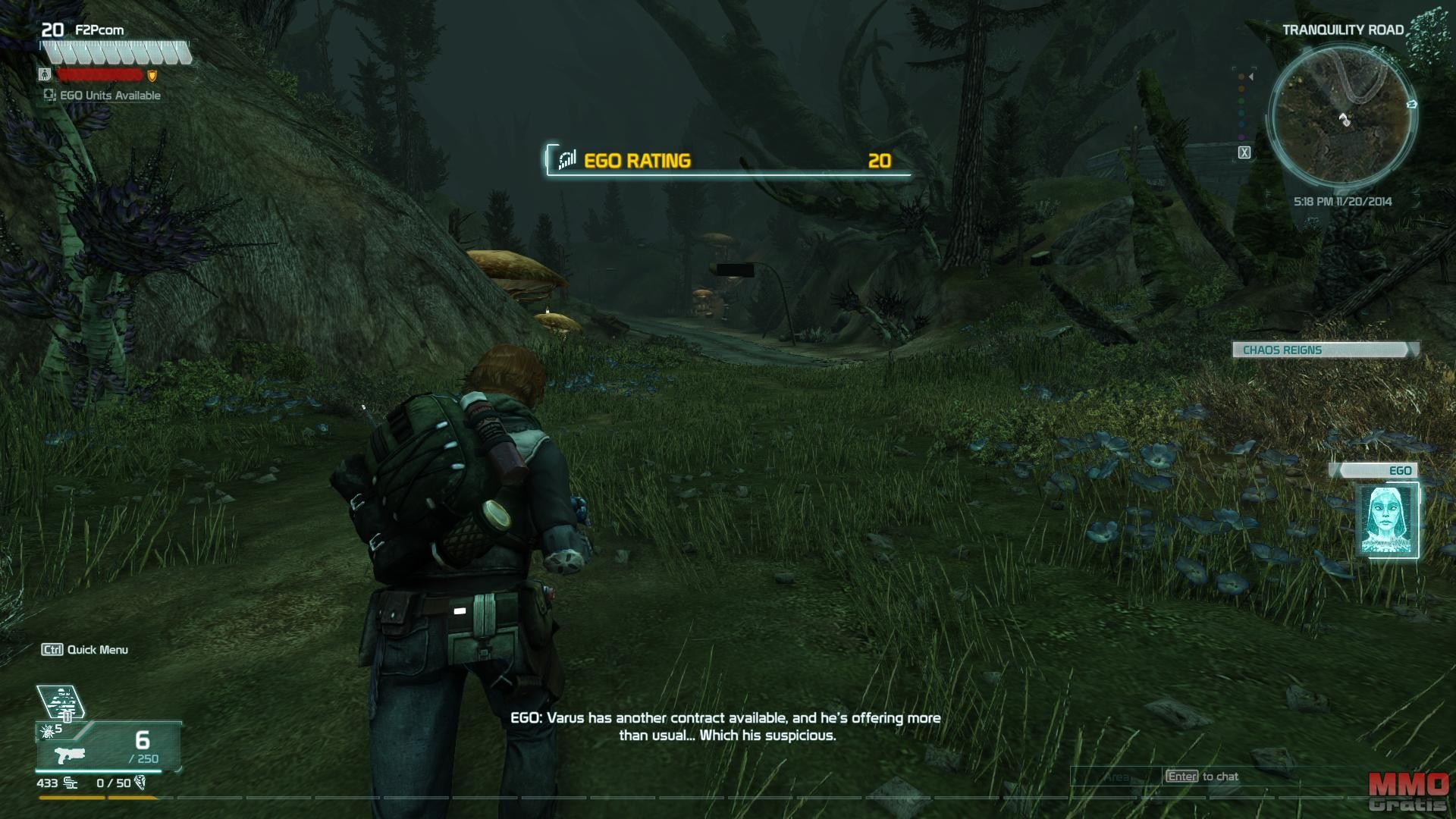Activate the EGO power ability icon
This screenshot has width=1456, height=819.
(x=60, y=701)
